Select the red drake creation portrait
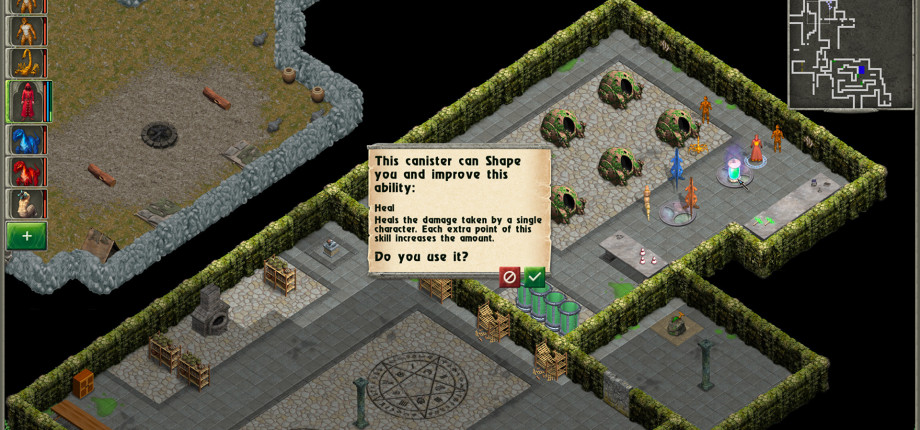This screenshot has height=430, width=920. (26, 172)
